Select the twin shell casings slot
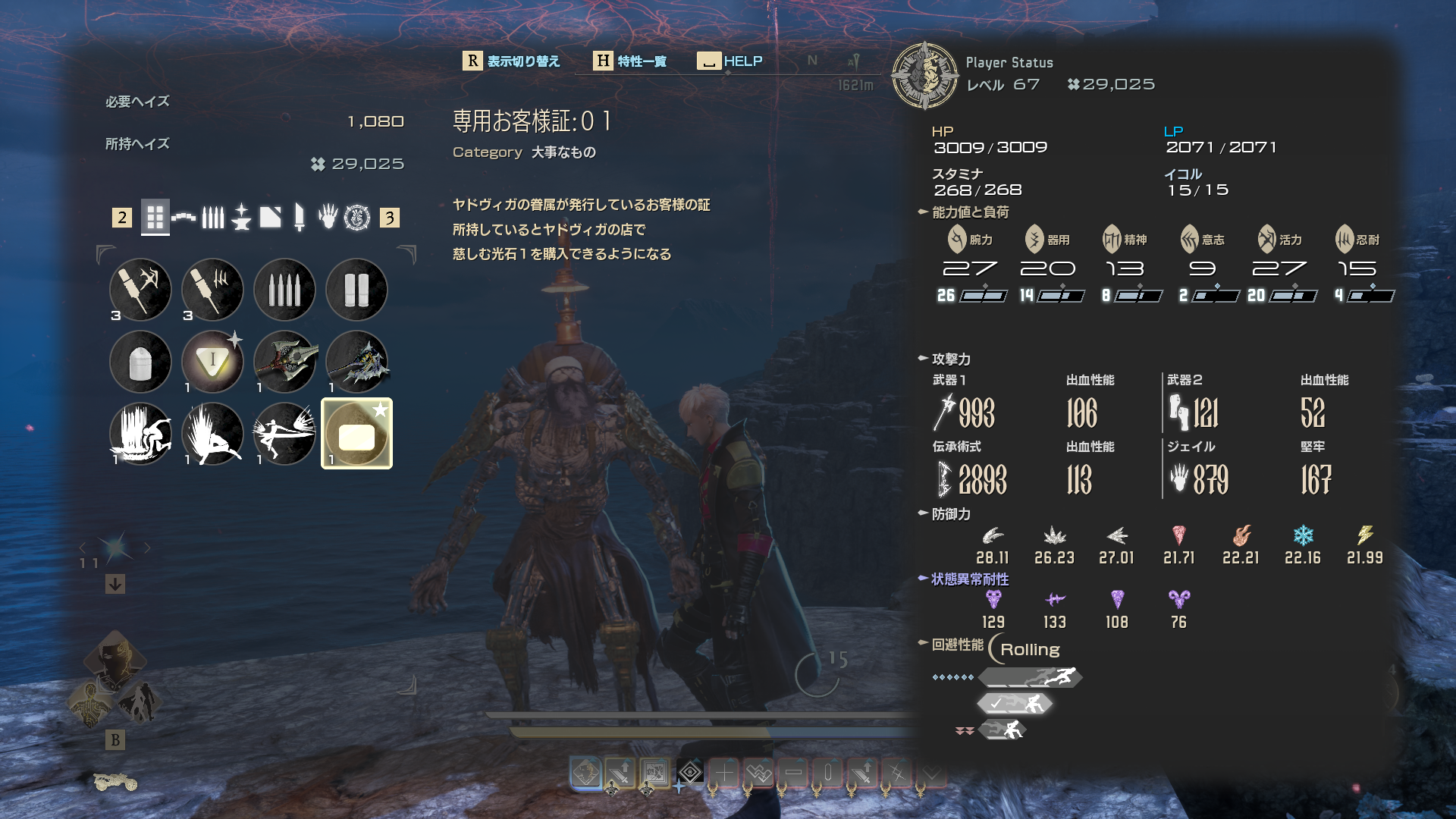Image resolution: width=1456 pixels, height=819 pixels. pyautogui.click(x=356, y=290)
